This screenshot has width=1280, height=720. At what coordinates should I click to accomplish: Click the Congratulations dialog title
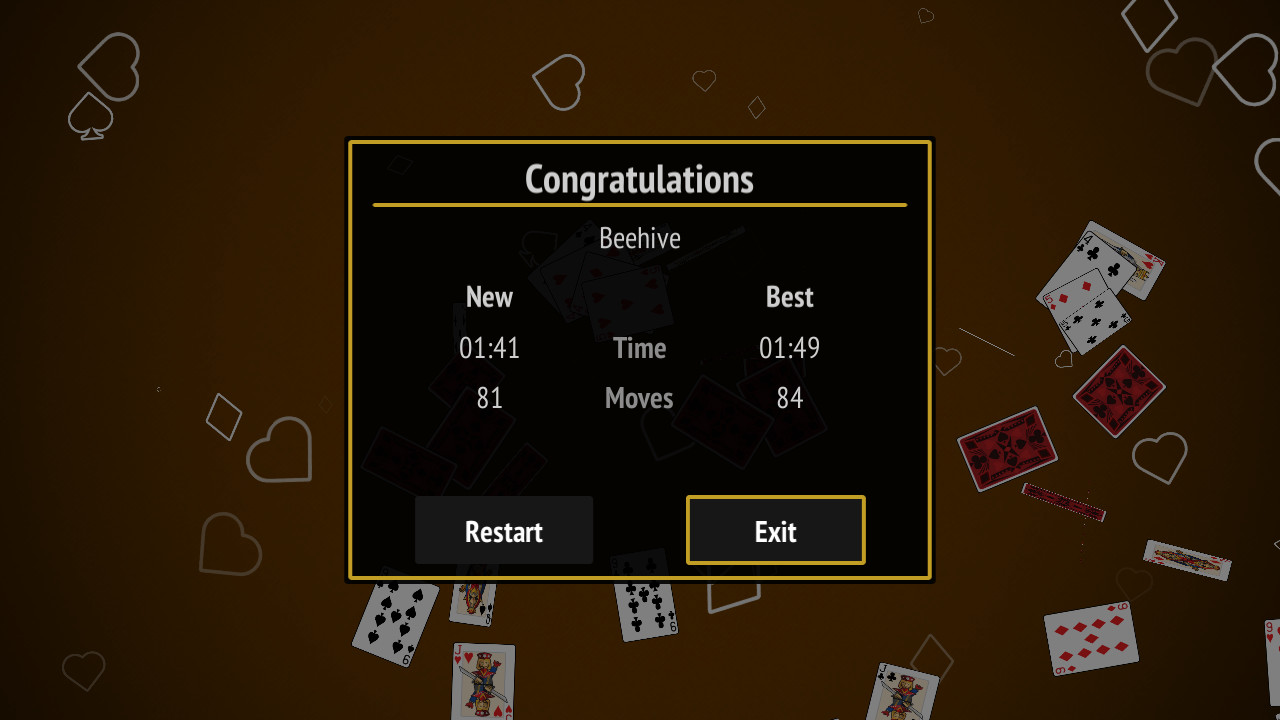coord(640,179)
